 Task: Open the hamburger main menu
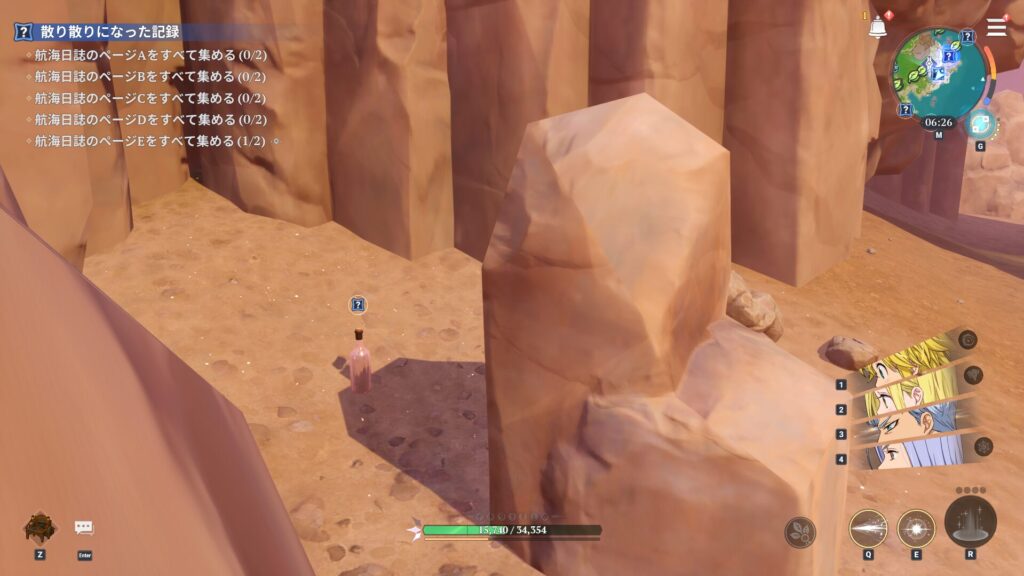tap(996, 28)
